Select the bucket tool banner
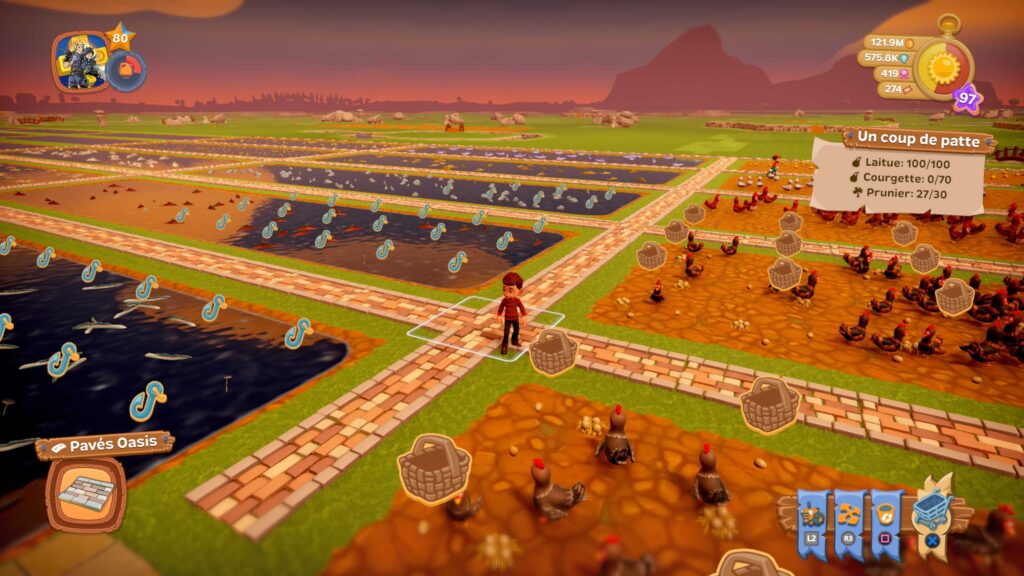1024x576 pixels. coord(886,517)
